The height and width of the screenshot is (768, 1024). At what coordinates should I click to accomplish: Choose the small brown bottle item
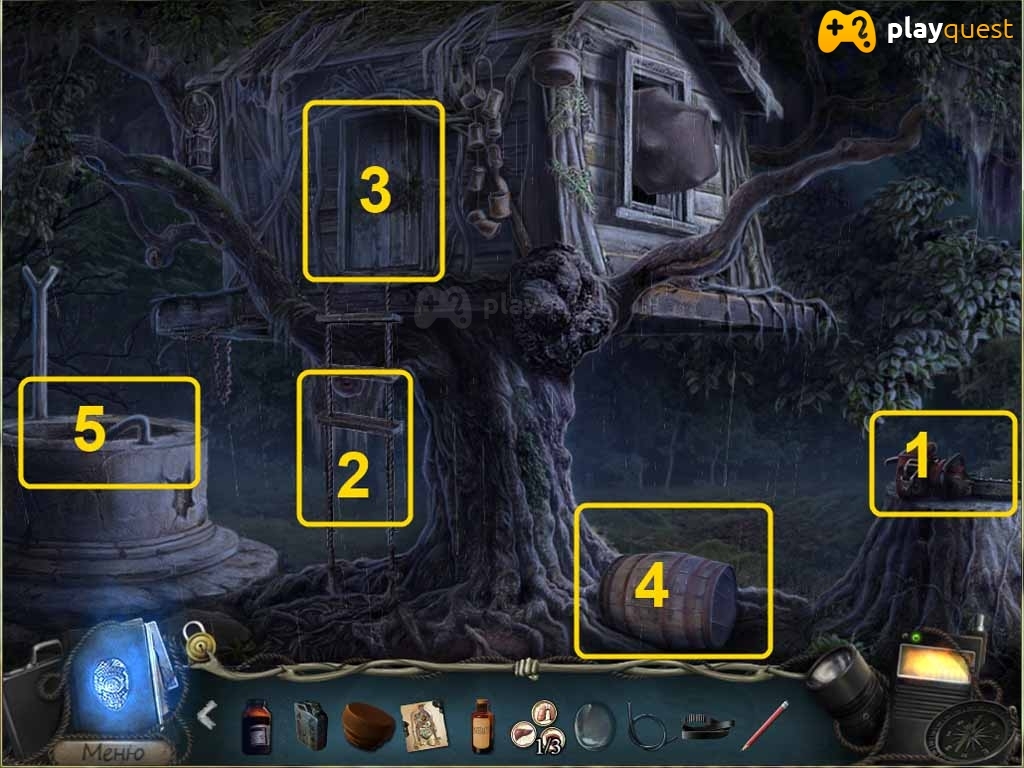tap(482, 725)
